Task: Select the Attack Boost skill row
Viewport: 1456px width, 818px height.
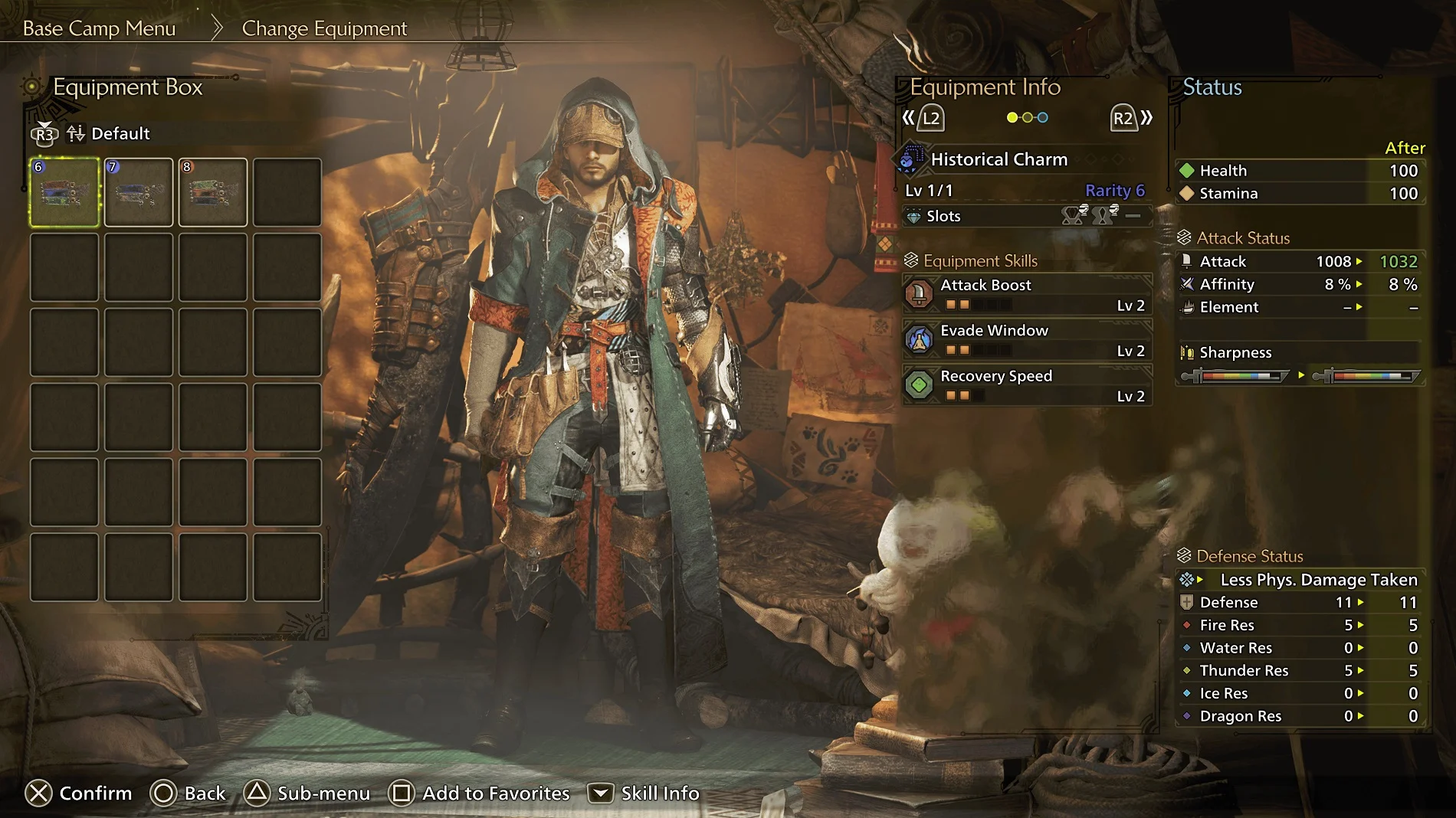Action: (1027, 294)
